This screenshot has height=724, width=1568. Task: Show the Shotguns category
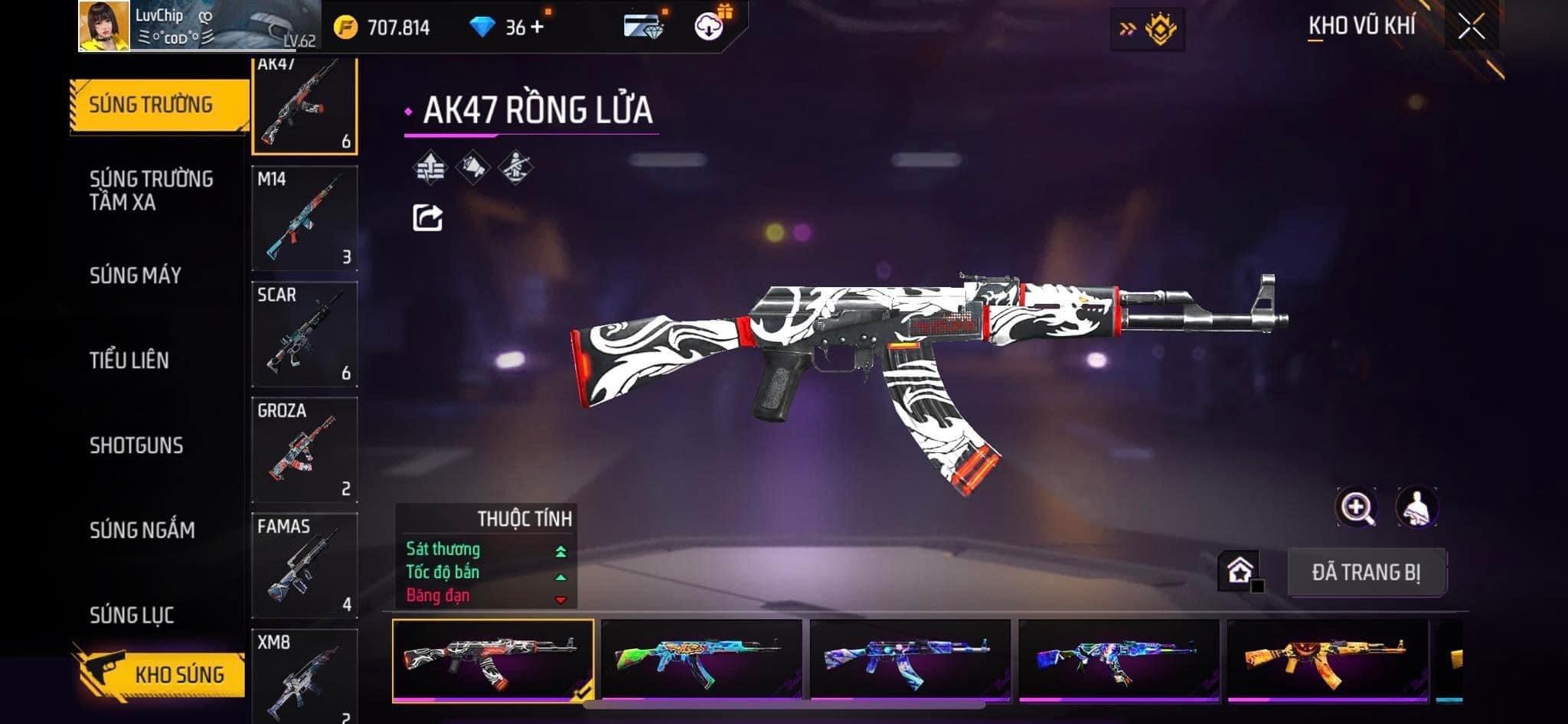[136, 445]
